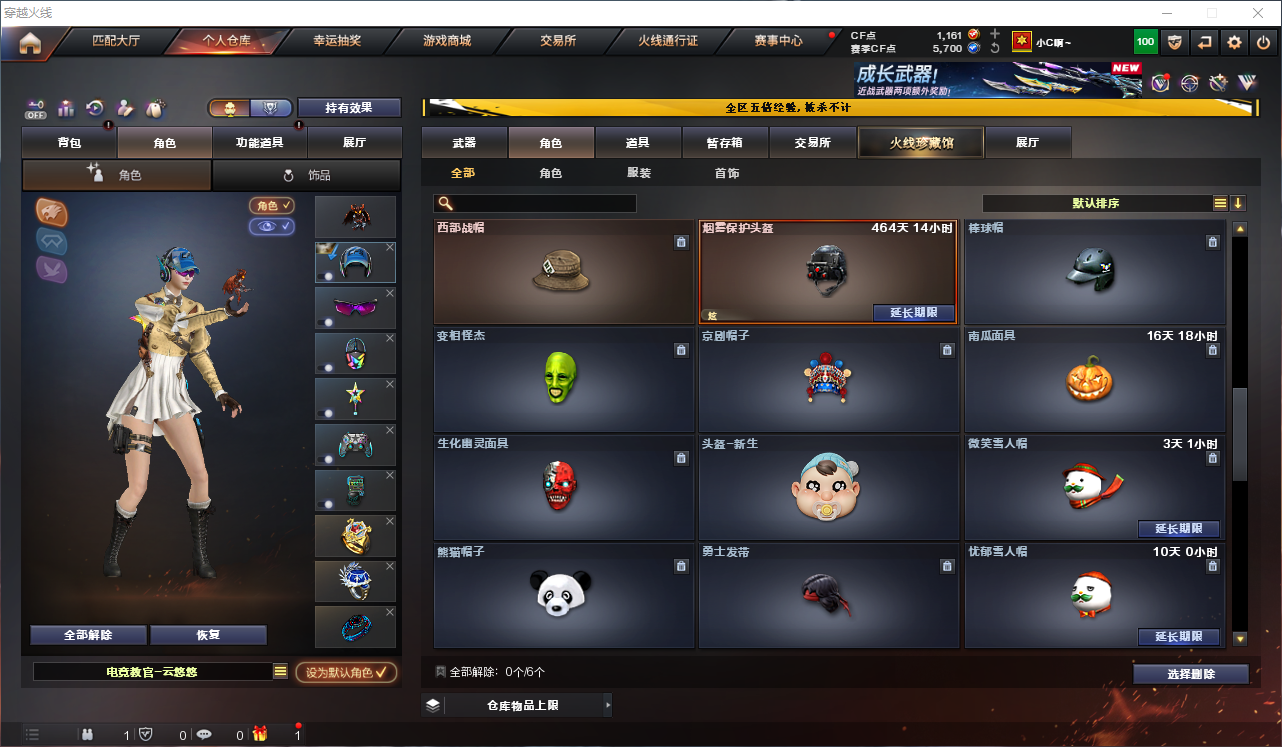Click the history restore icon above the backpack tabs

pos(94,108)
